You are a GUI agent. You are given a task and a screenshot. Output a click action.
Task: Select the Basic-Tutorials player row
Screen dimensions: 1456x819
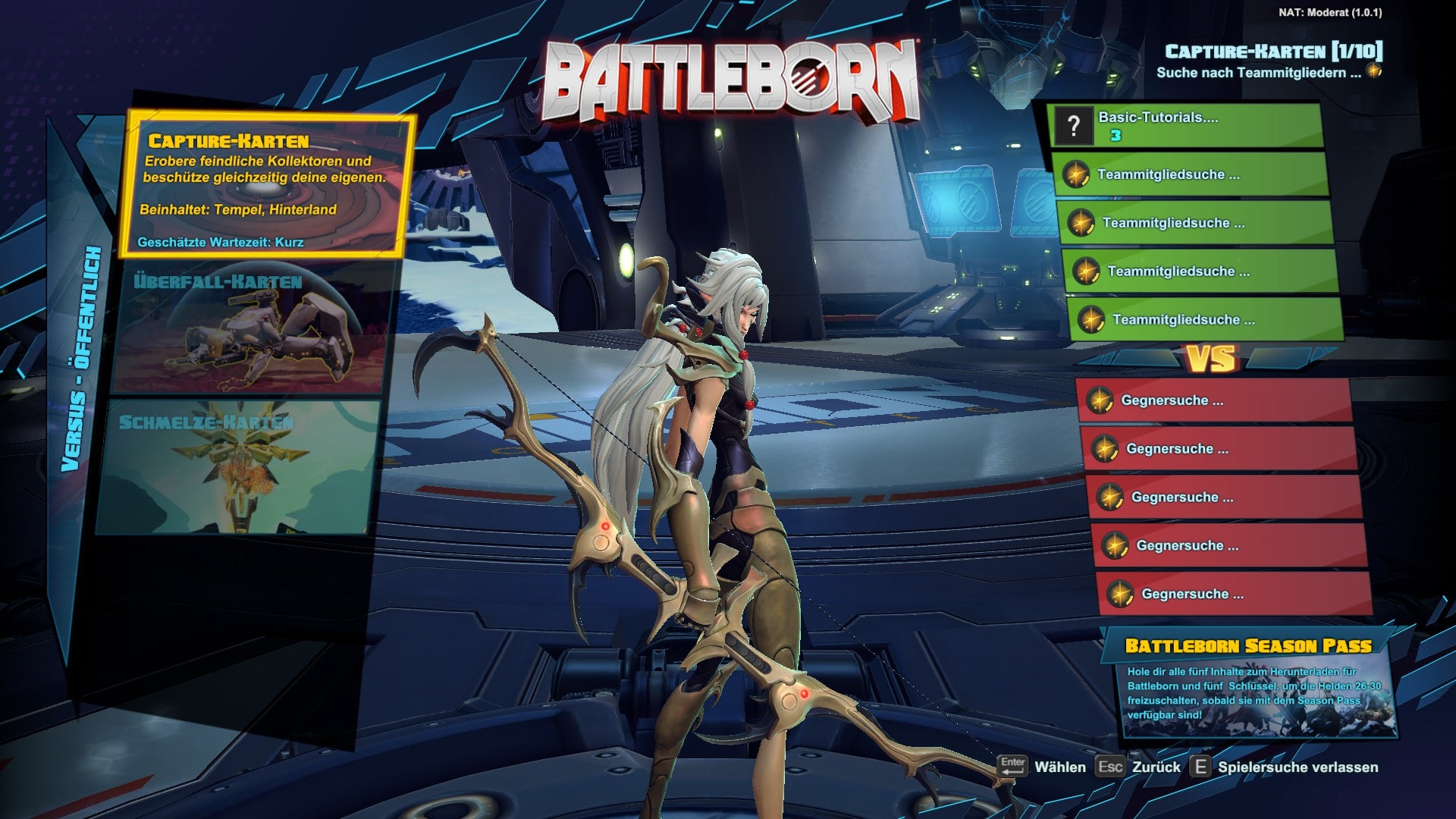click(x=1187, y=126)
